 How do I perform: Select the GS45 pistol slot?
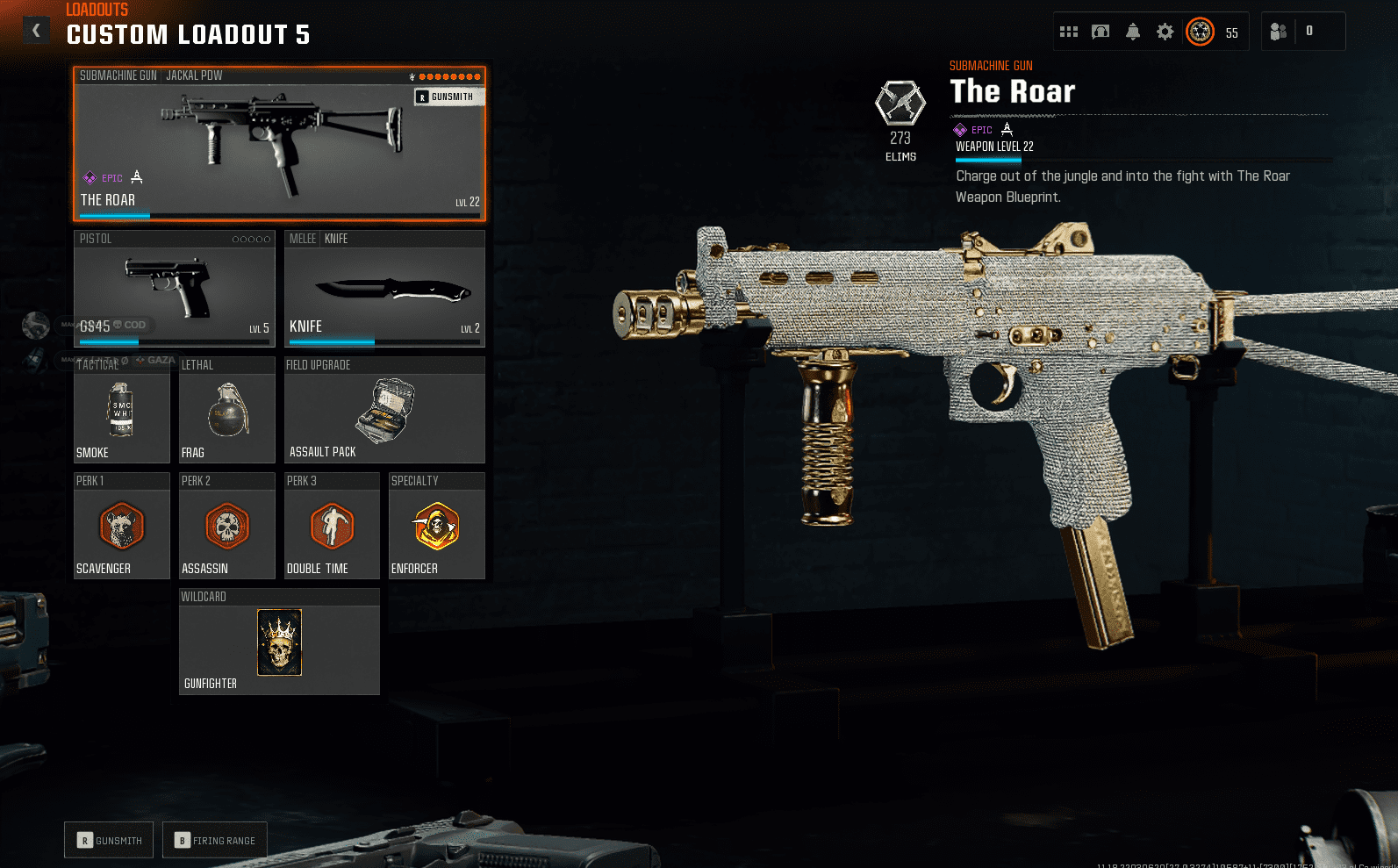174,288
